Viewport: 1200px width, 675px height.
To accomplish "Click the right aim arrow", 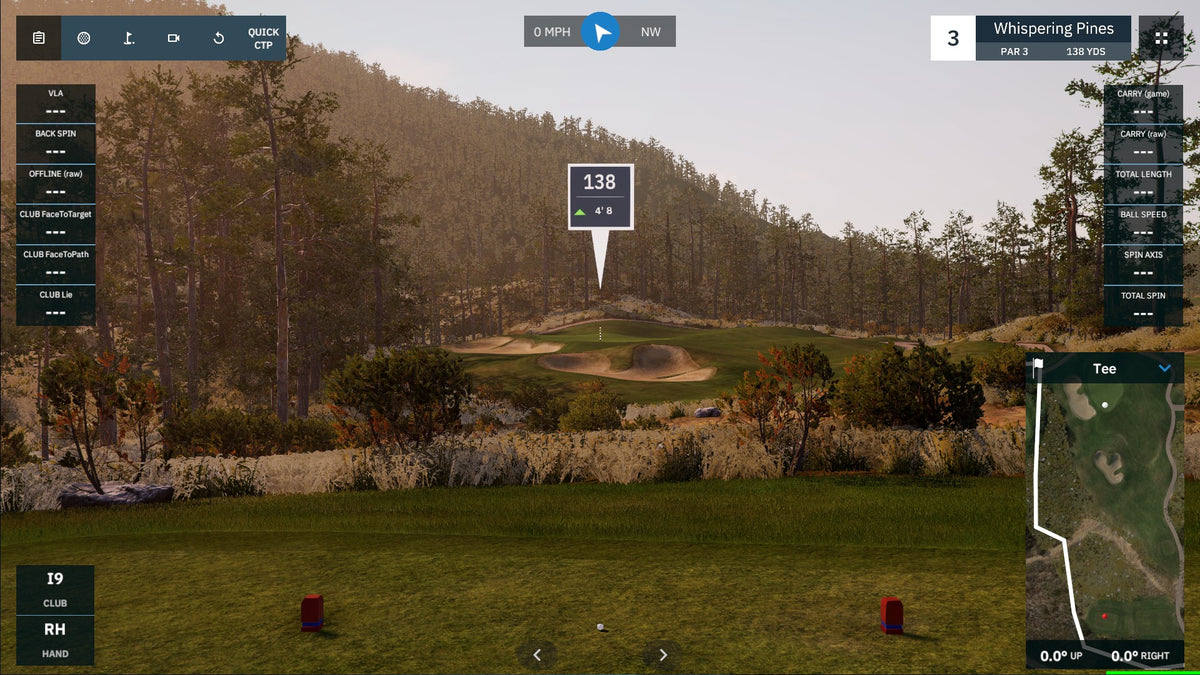I will (x=662, y=655).
